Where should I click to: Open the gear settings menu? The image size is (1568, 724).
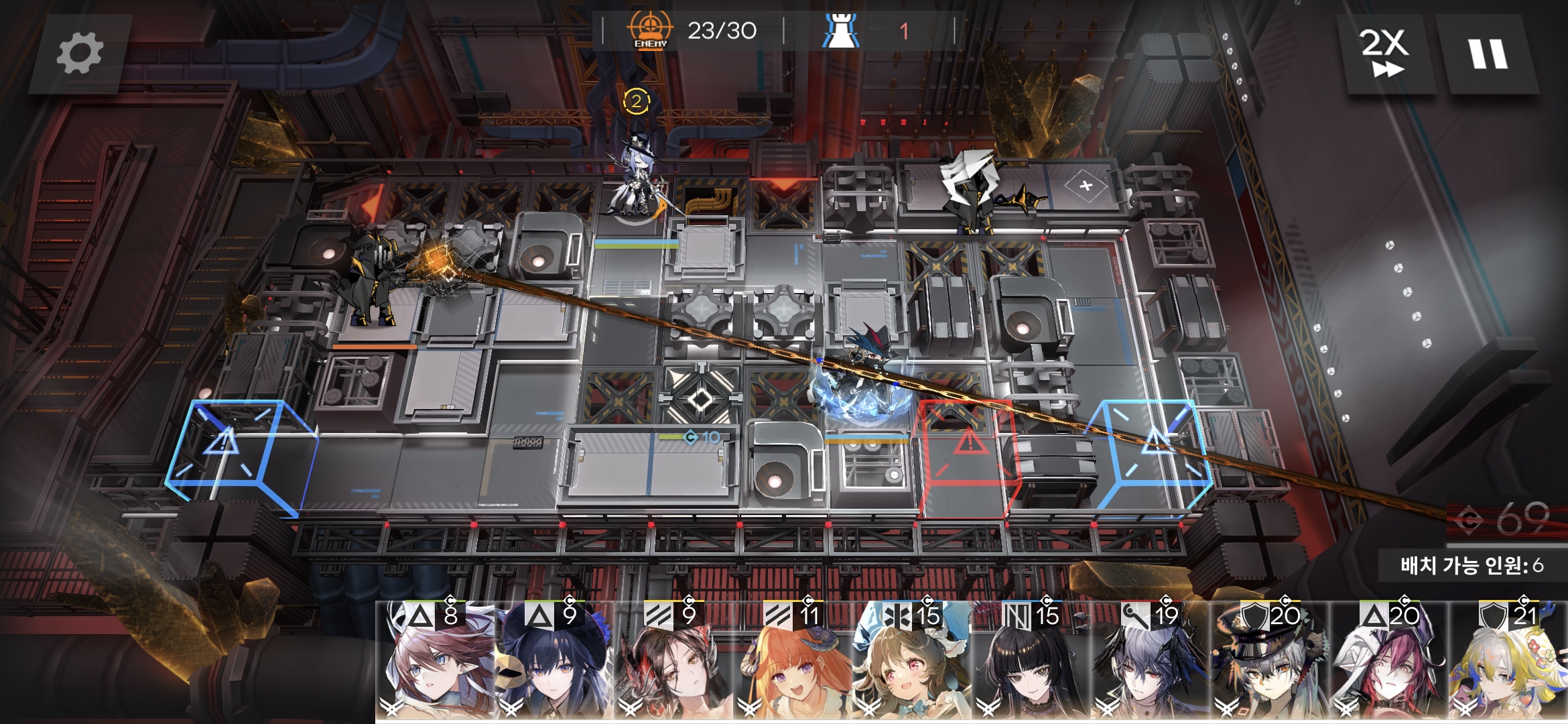tap(80, 54)
